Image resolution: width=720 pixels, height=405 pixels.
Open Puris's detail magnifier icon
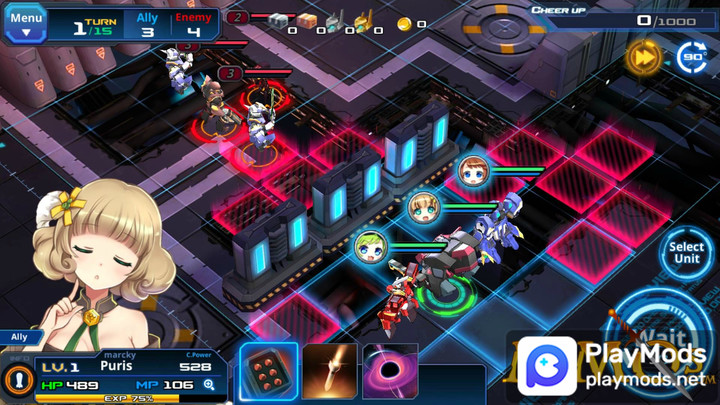coord(209,384)
